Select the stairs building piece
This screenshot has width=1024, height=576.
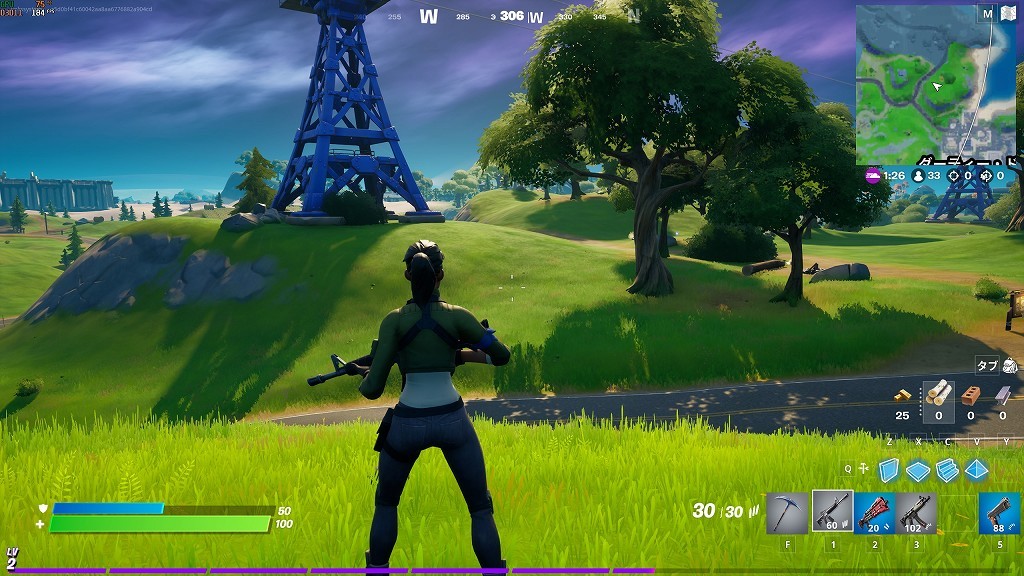coord(947,470)
